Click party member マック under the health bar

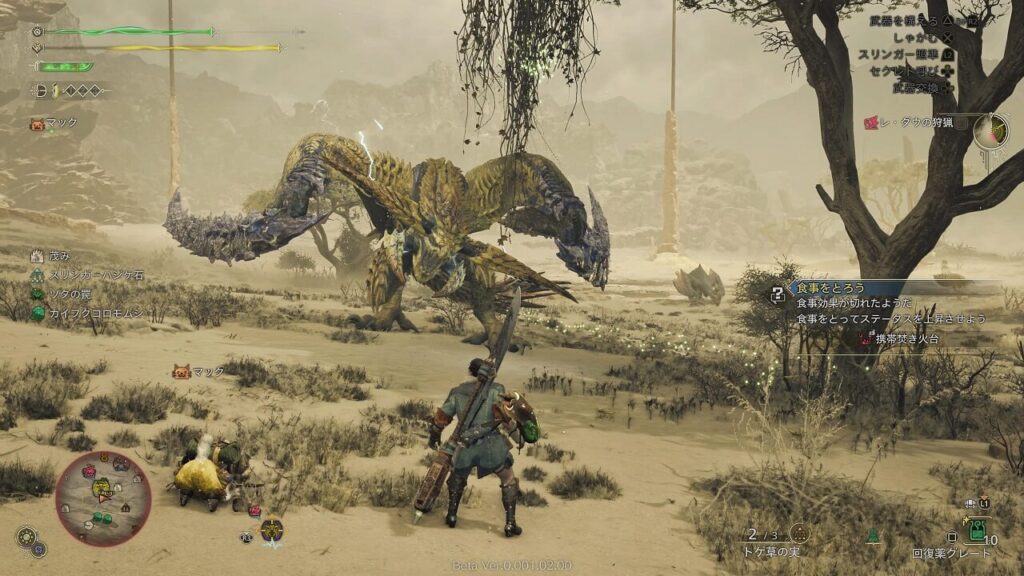click(60, 123)
